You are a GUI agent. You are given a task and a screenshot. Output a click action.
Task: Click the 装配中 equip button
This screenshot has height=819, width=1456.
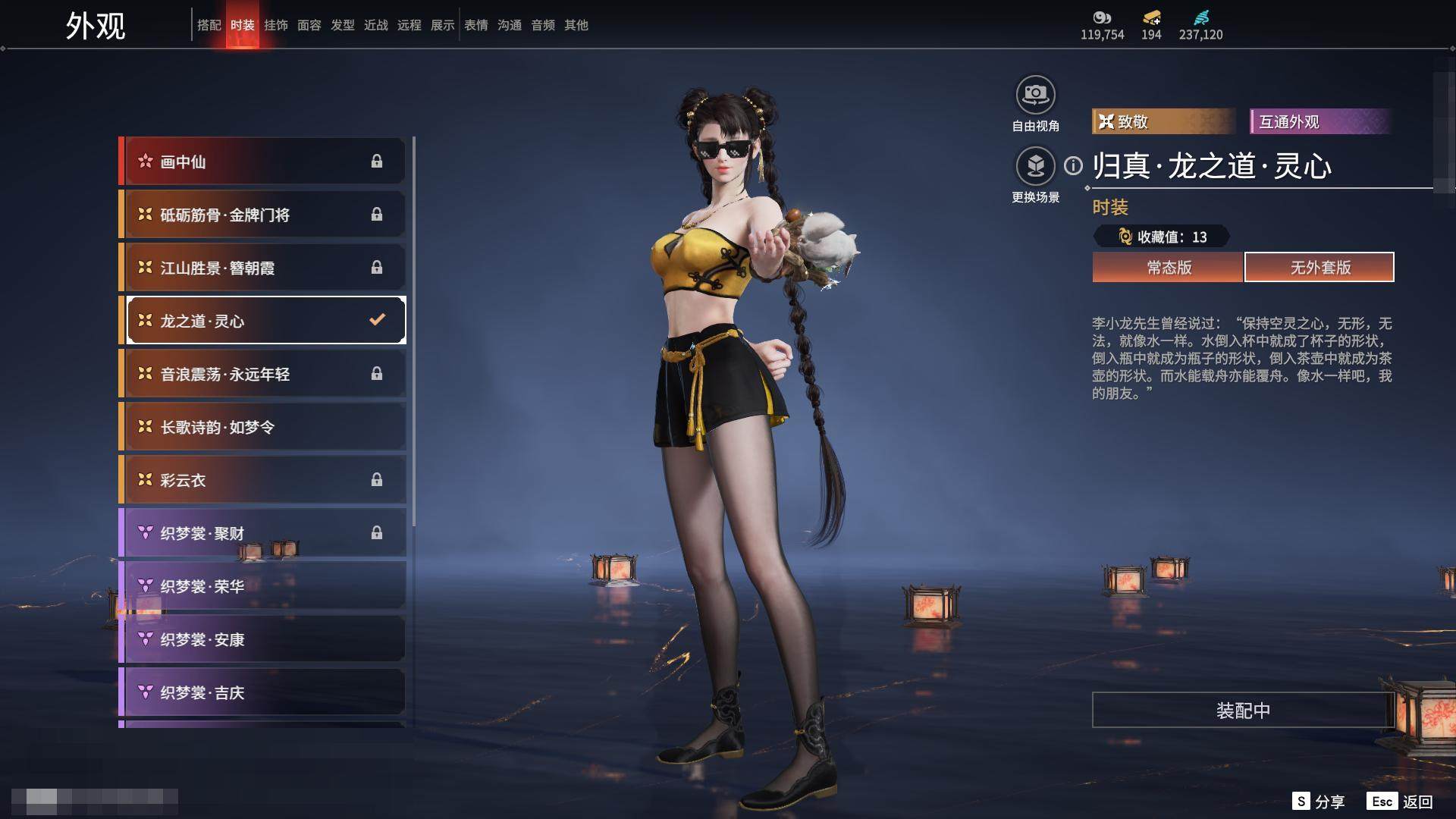(x=1242, y=710)
